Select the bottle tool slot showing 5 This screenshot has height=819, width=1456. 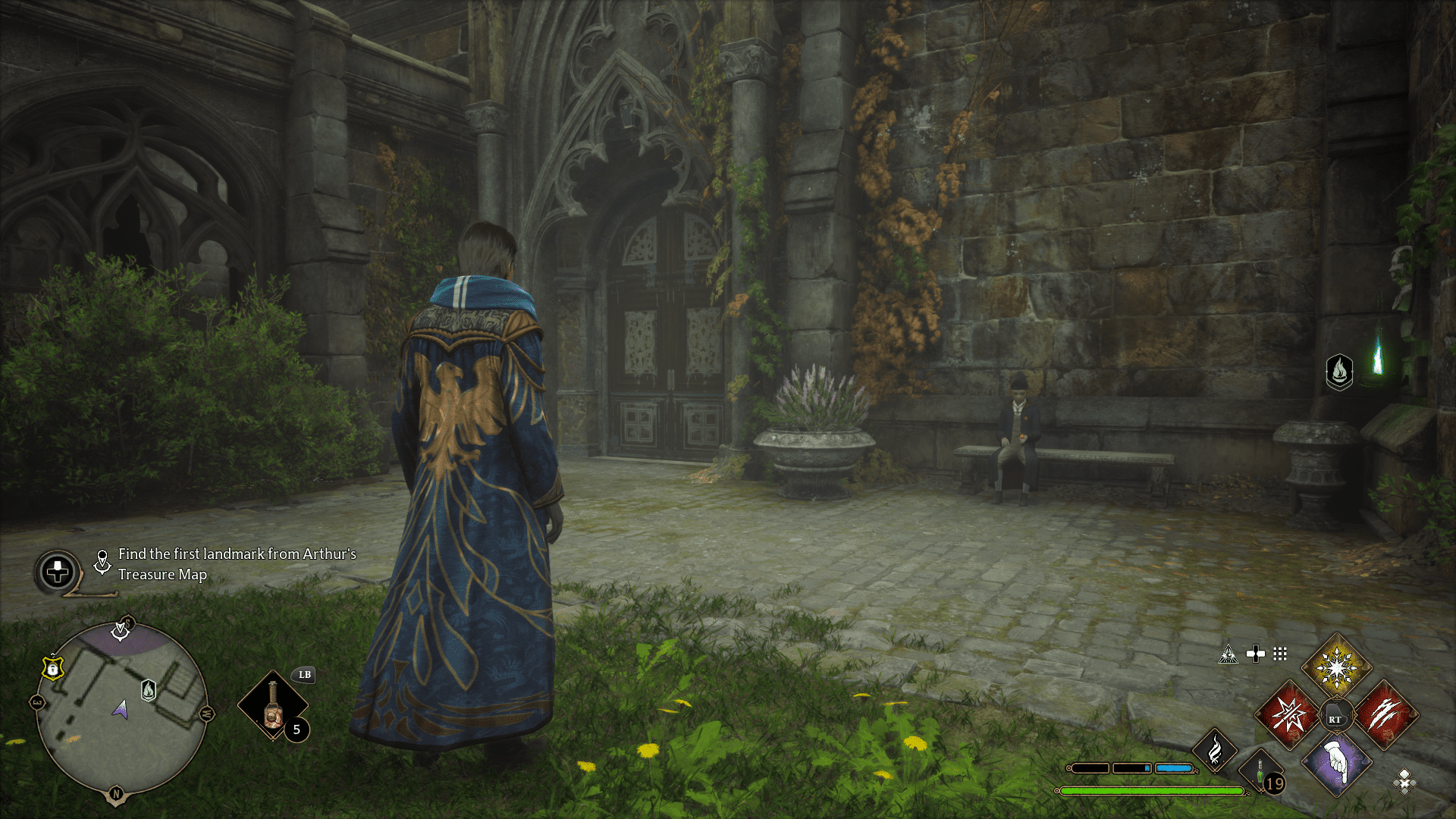(x=273, y=706)
